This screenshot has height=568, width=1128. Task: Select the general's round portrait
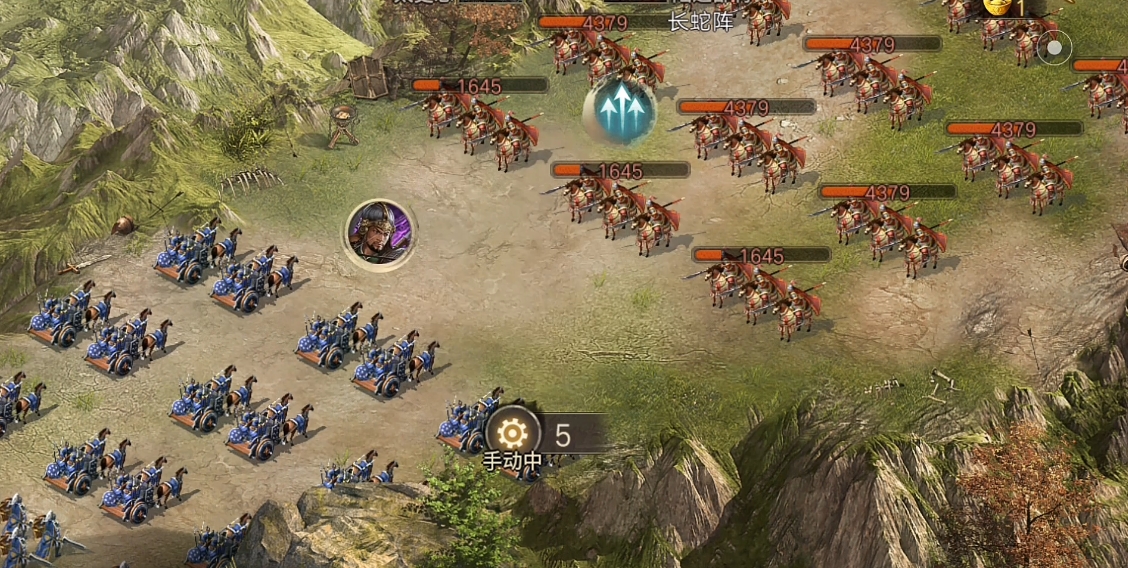pos(380,234)
